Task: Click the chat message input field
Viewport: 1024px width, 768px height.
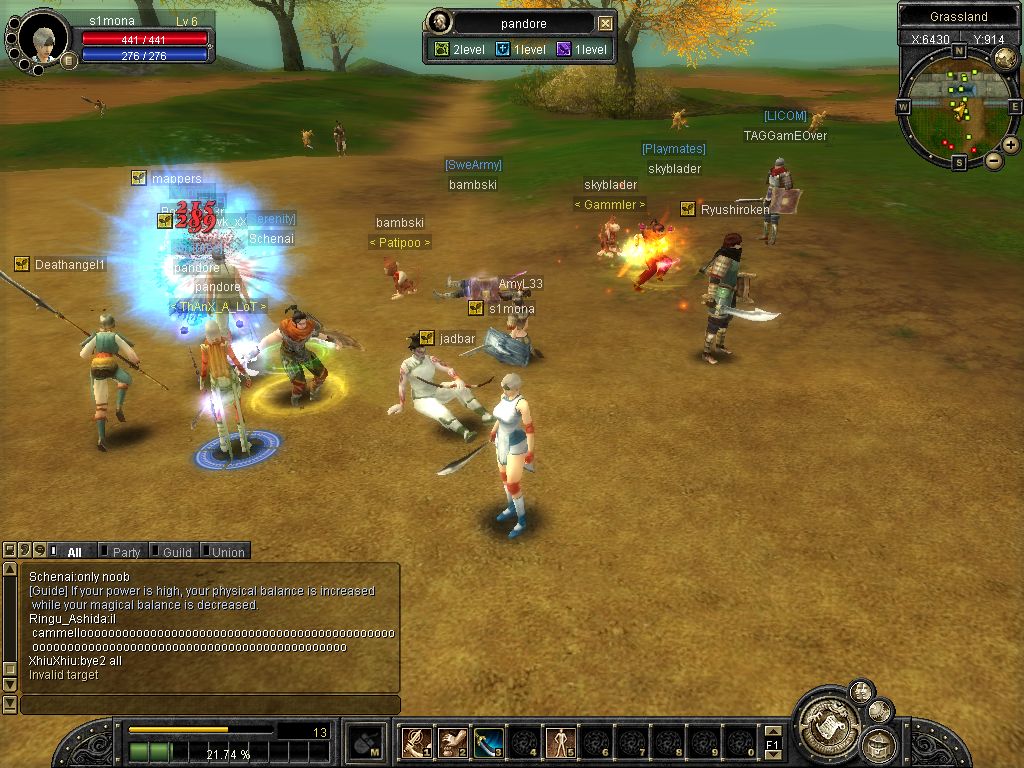Action: [x=210, y=706]
